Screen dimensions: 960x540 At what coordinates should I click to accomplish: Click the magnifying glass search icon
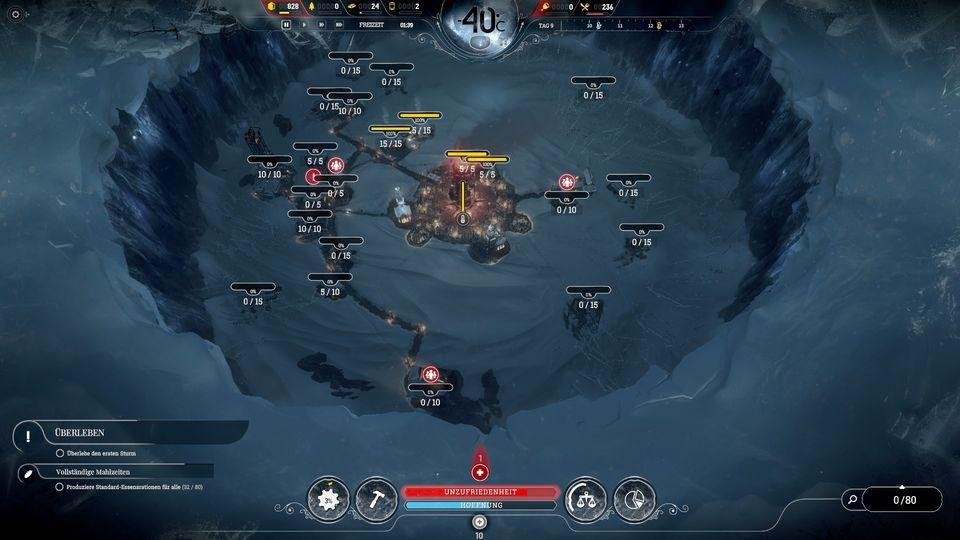pyautogui.click(x=852, y=499)
